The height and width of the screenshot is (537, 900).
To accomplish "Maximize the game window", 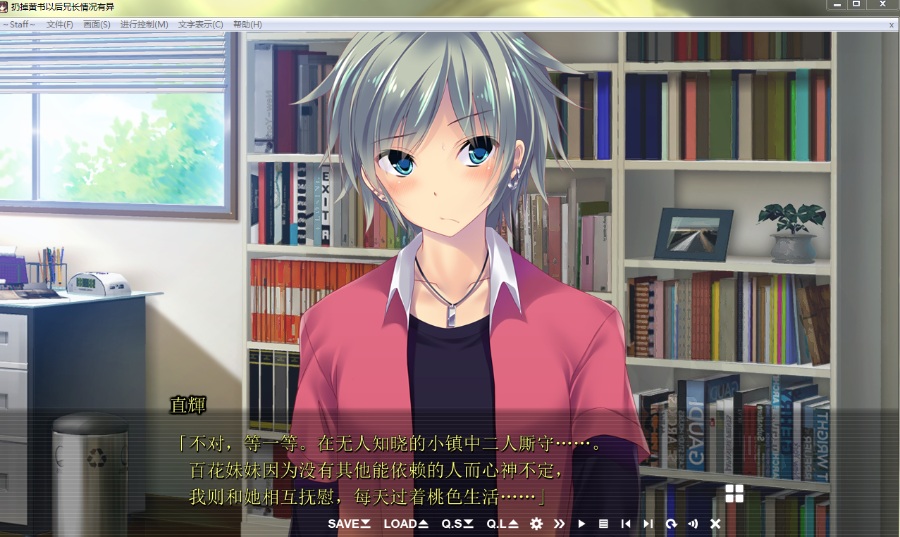I will point(857,5).
